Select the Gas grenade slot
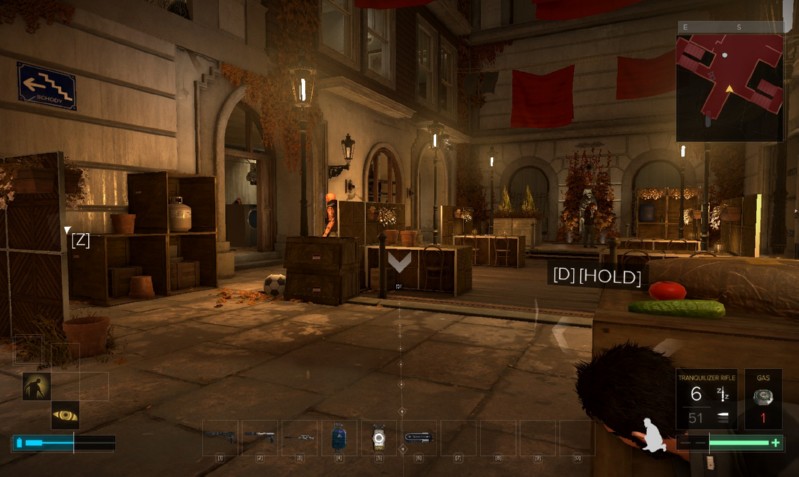This screenshot has height=477, width=799. [764, 400]
